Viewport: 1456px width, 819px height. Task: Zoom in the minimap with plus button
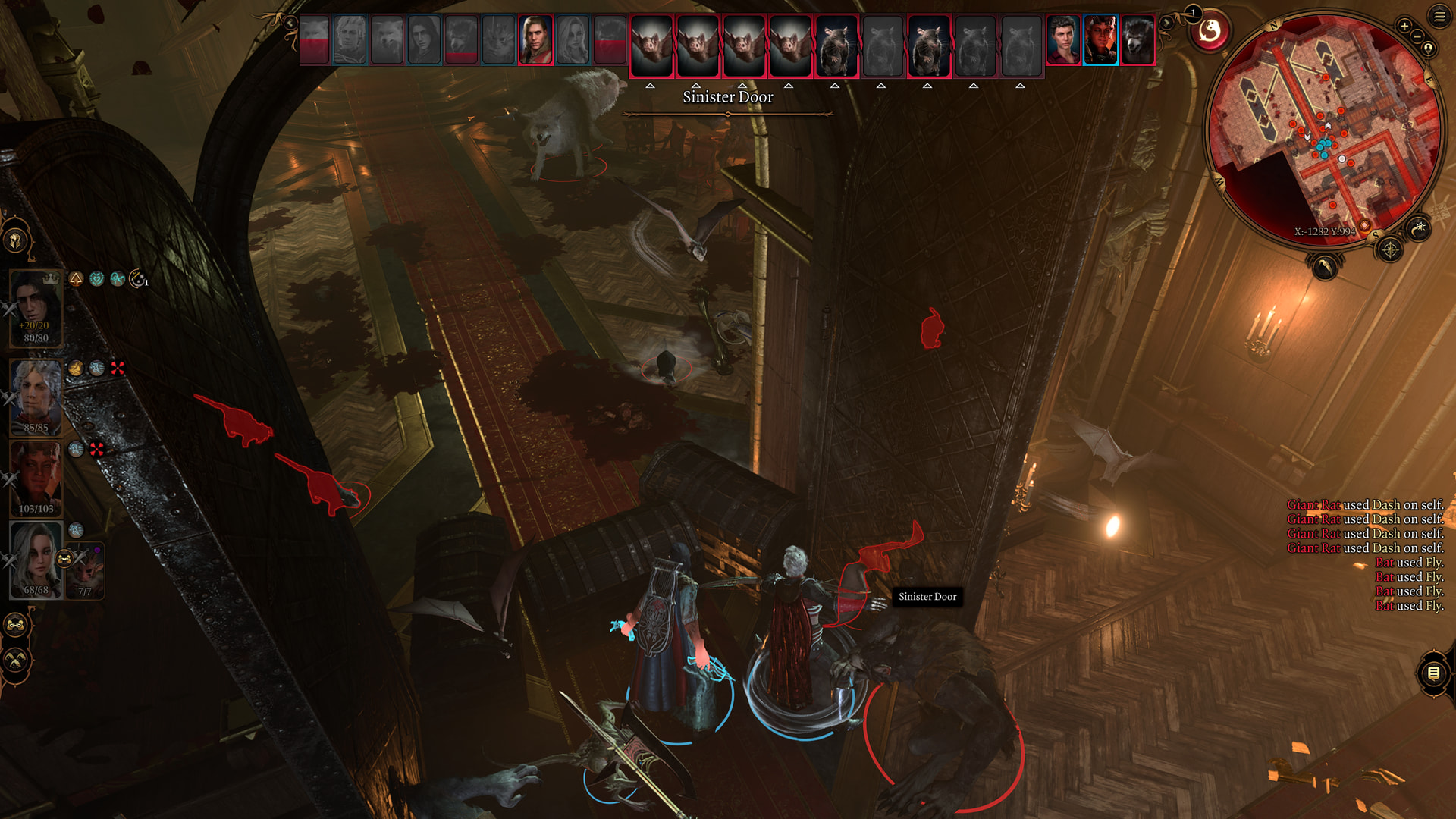1404,26
